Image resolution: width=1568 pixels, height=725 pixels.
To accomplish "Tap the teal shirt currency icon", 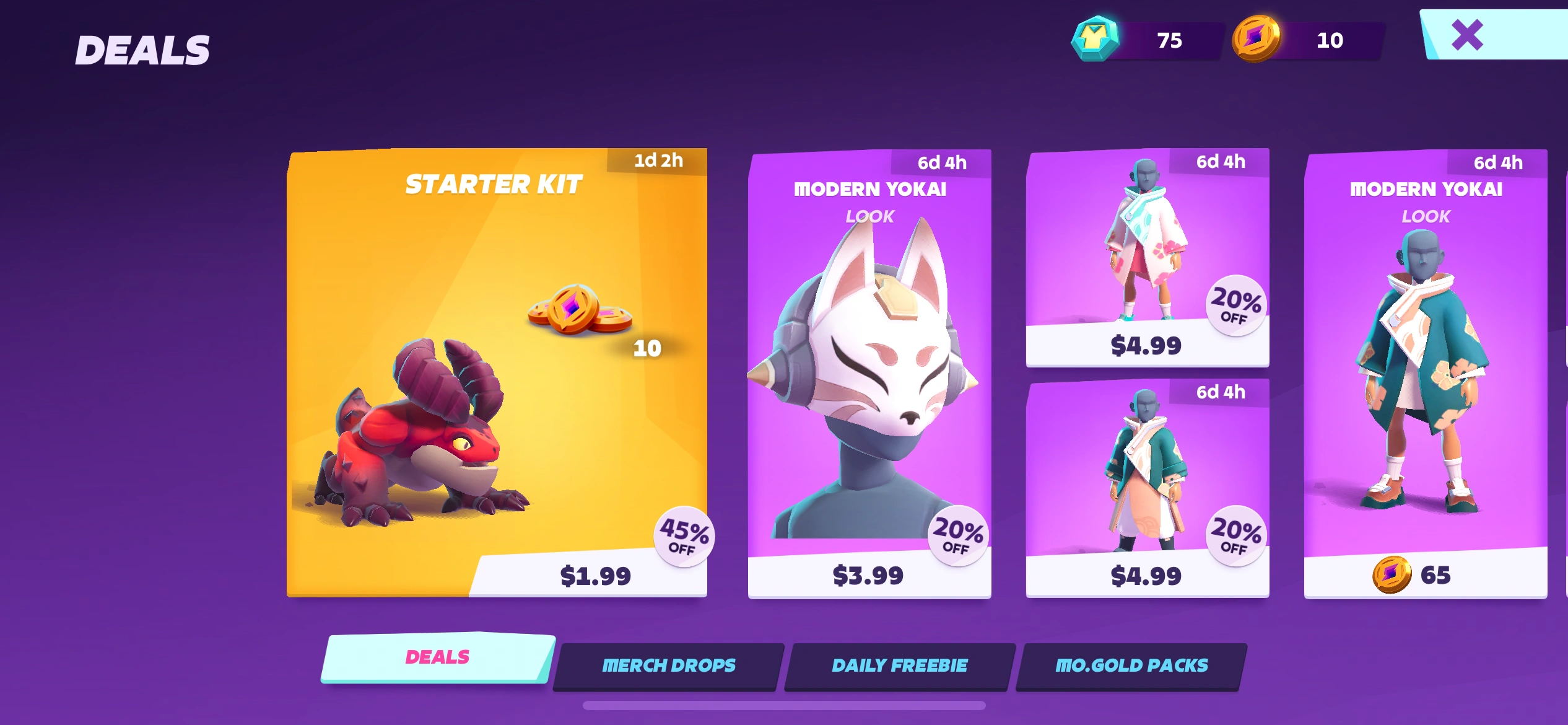I will 1095,39.
